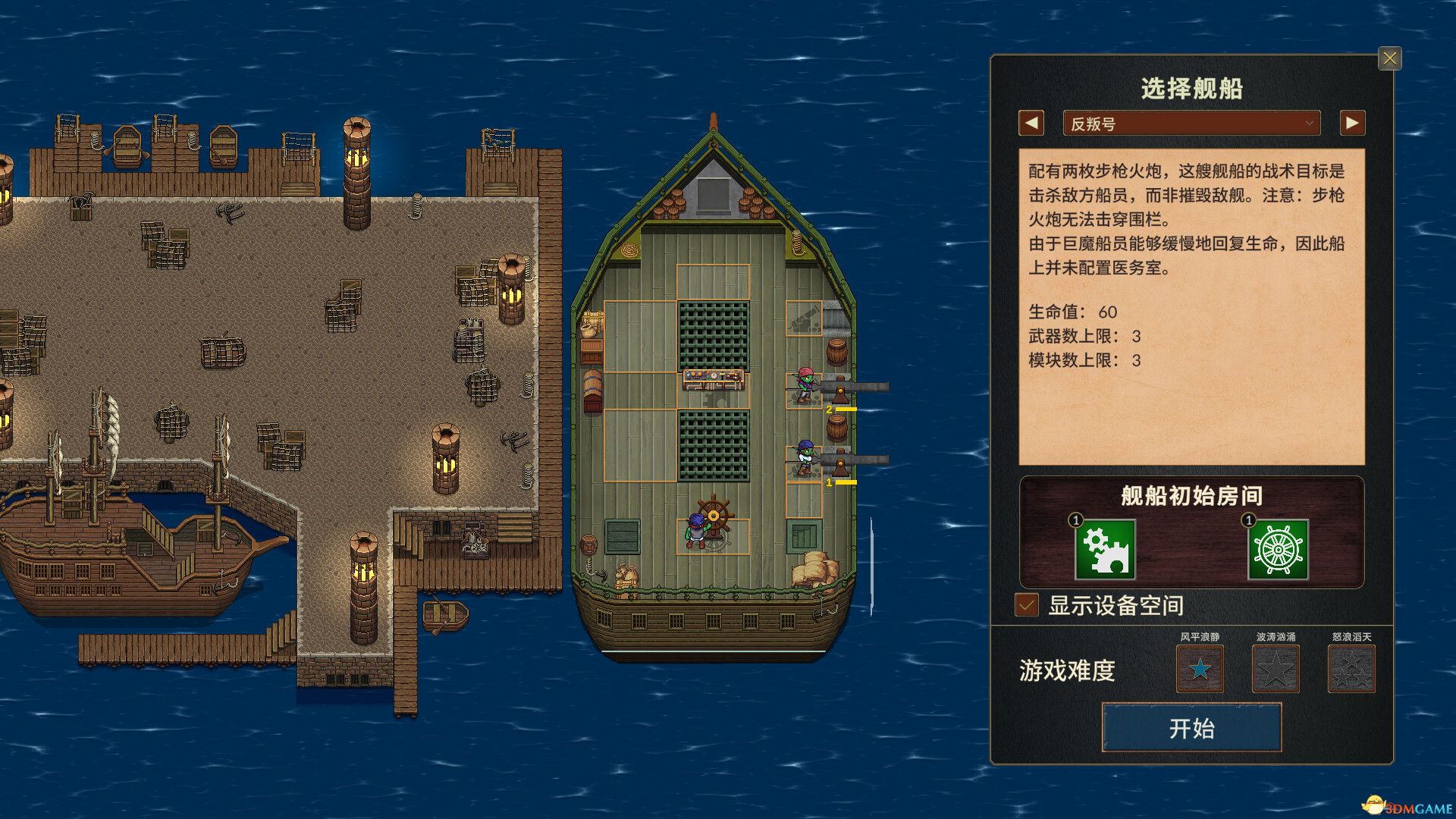Uncheck the 显示设备空间 checkbox
The height and width of the screenshot is (819, 1456).
click(1027, 606)
